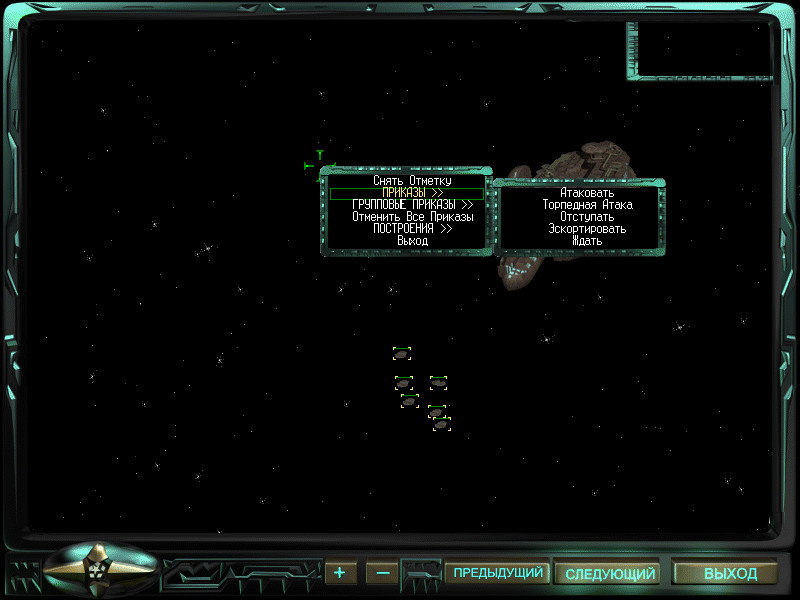Open the "ПОСТРОЕНИЯ" formations submenu
The height and width of the screenshot is (600, 800).
(x=412, y=229)
